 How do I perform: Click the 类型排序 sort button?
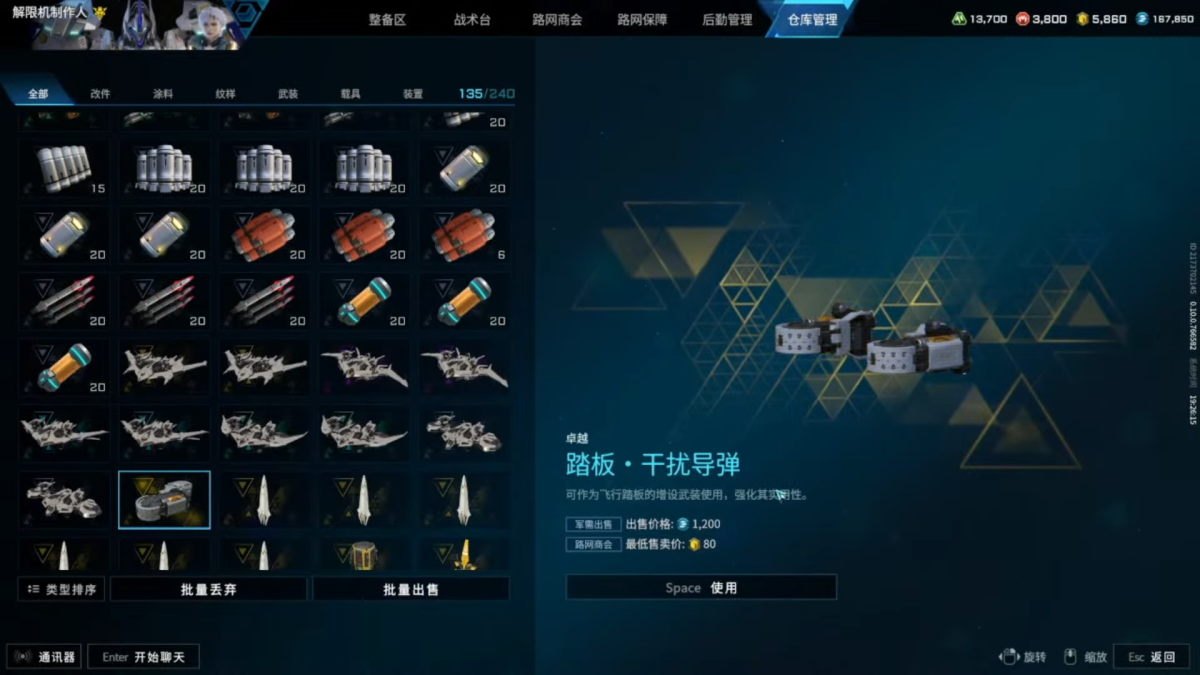[x=62, y=590]
